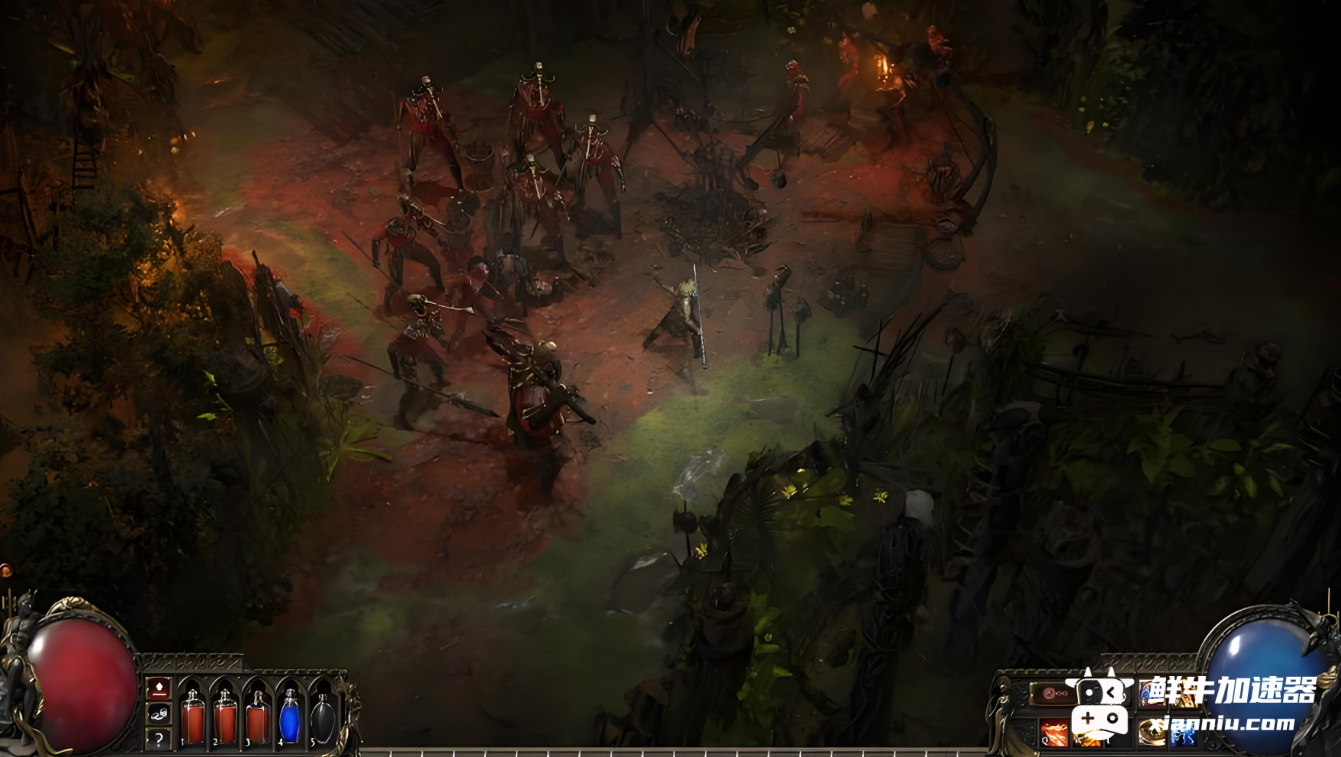Activate the golden swirl skill icon

click(1151, 733)
